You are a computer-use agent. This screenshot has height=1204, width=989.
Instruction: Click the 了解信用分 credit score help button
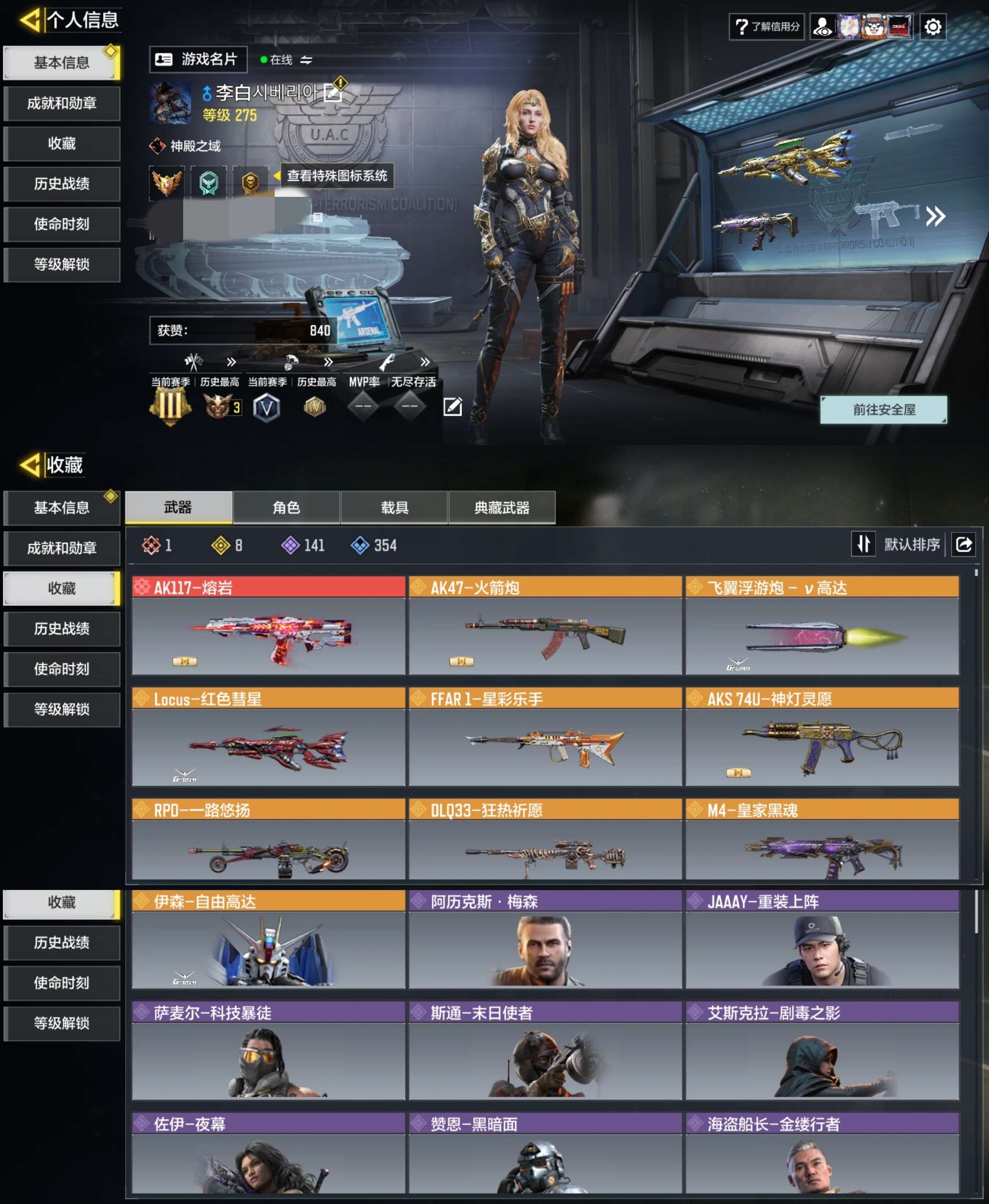(x=766, y=27)
